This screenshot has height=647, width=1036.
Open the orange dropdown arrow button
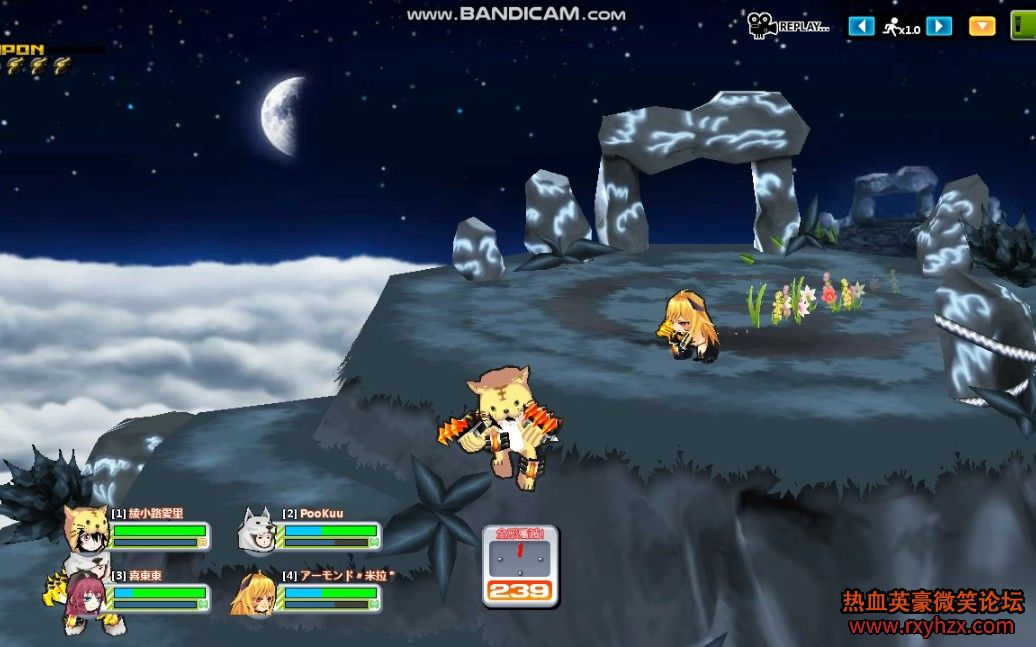tap(982, 27)
